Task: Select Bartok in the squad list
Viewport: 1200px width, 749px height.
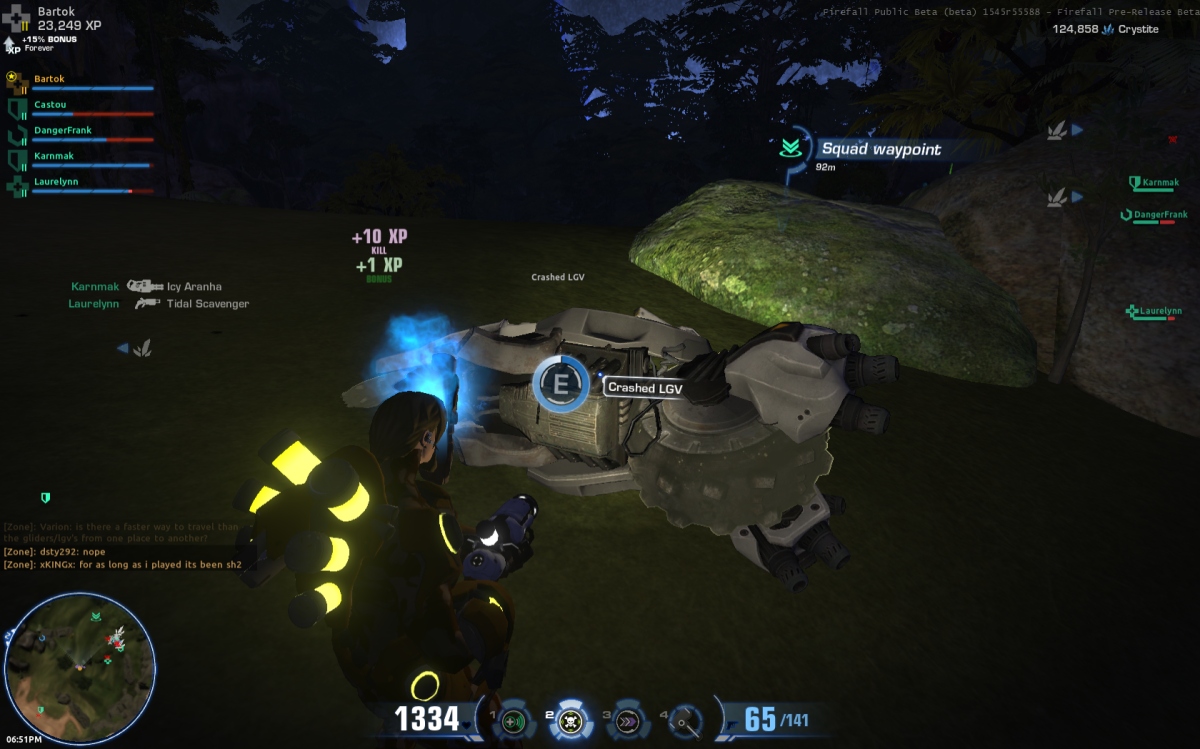Action: (x=50, y=78)
